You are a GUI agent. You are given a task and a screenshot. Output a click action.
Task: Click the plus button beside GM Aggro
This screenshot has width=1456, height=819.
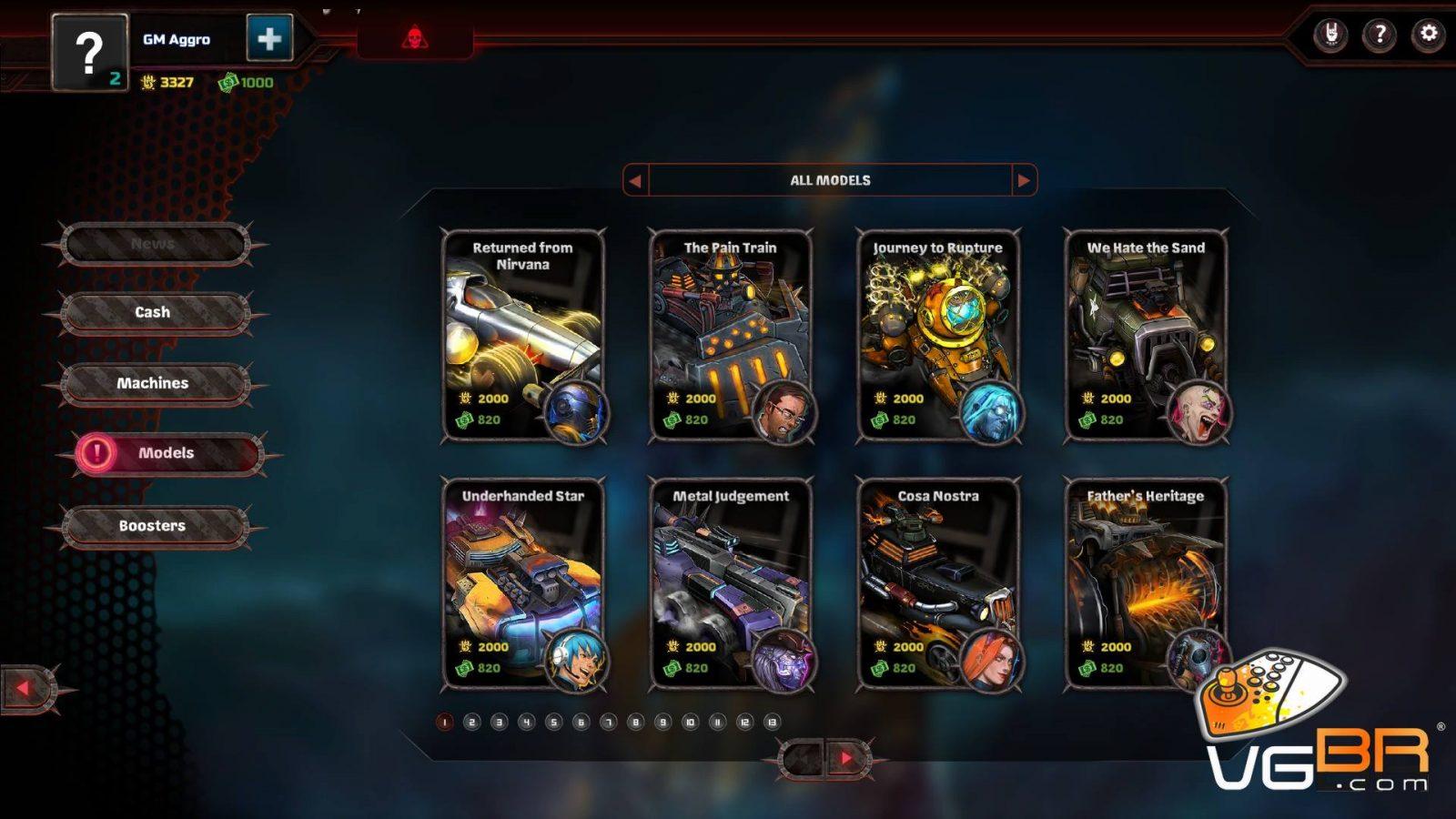(x=269, y=38)
